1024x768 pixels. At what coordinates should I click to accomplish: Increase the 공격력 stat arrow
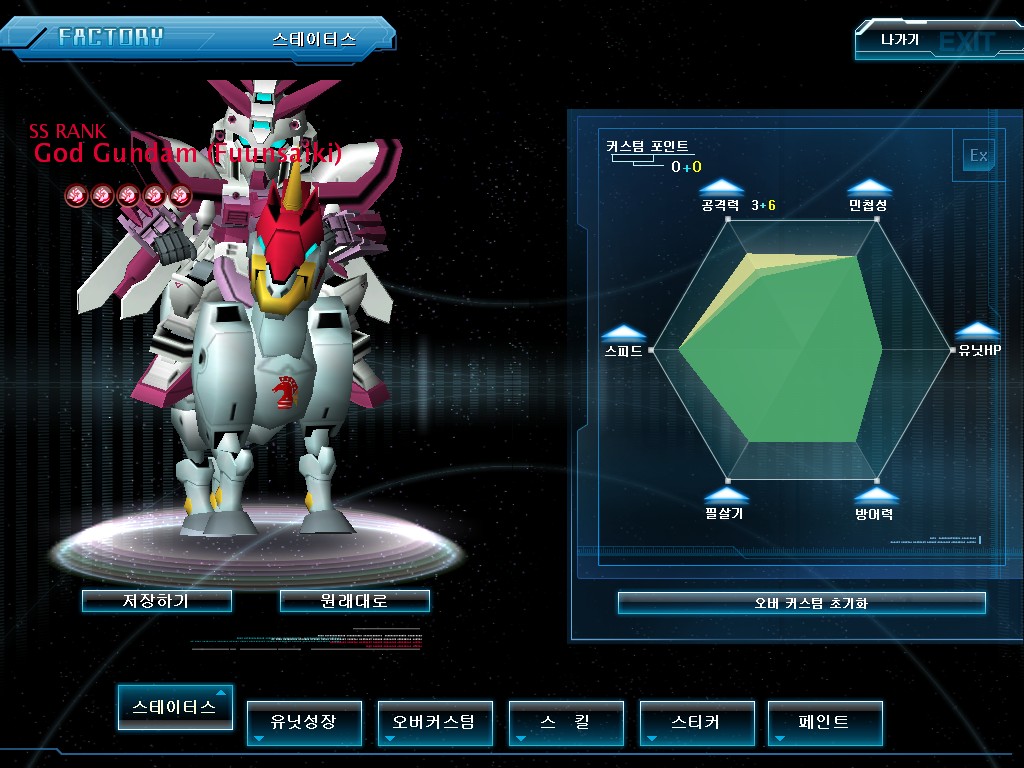(721, 187)
